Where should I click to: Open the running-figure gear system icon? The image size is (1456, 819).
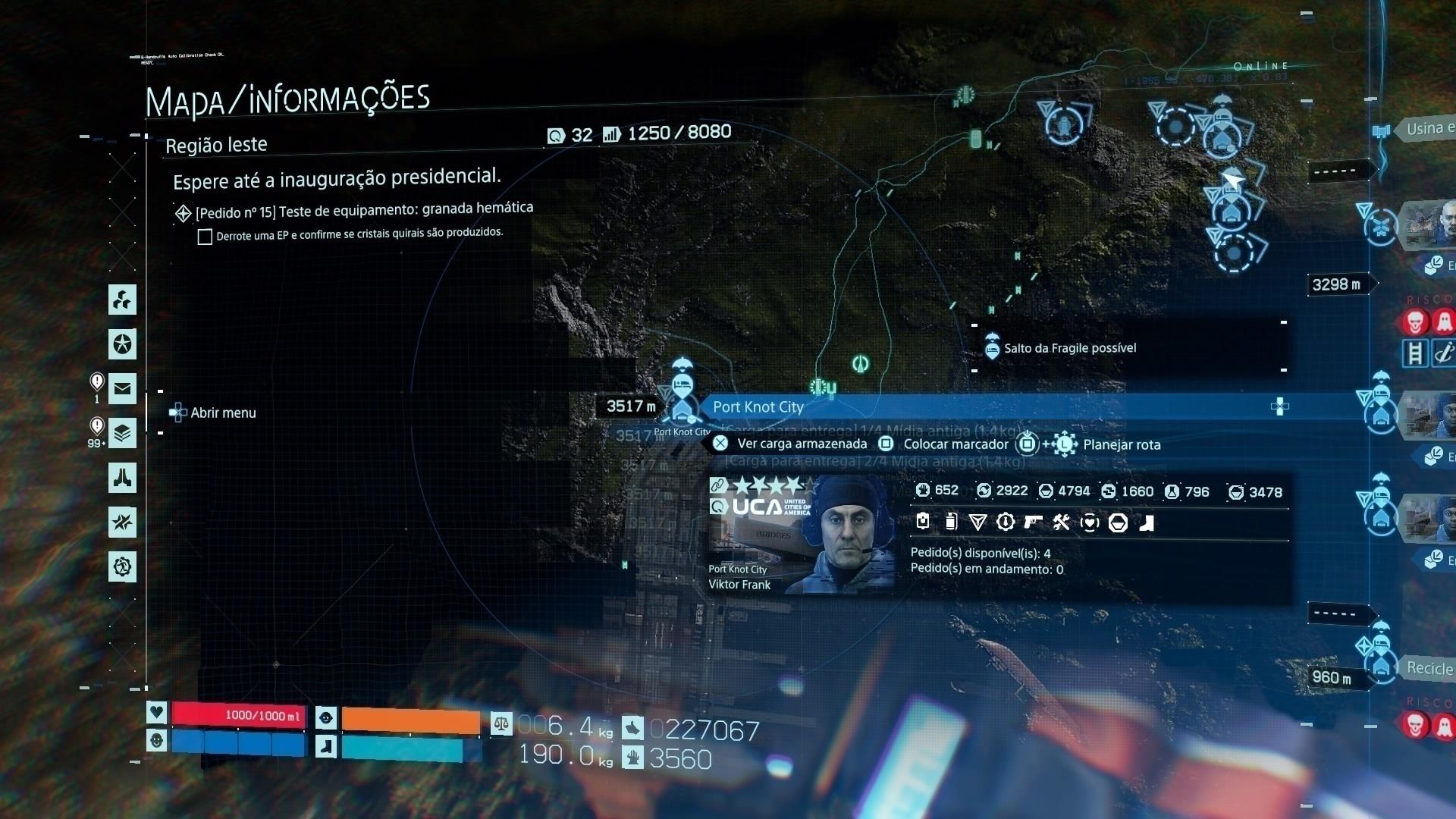122,566
